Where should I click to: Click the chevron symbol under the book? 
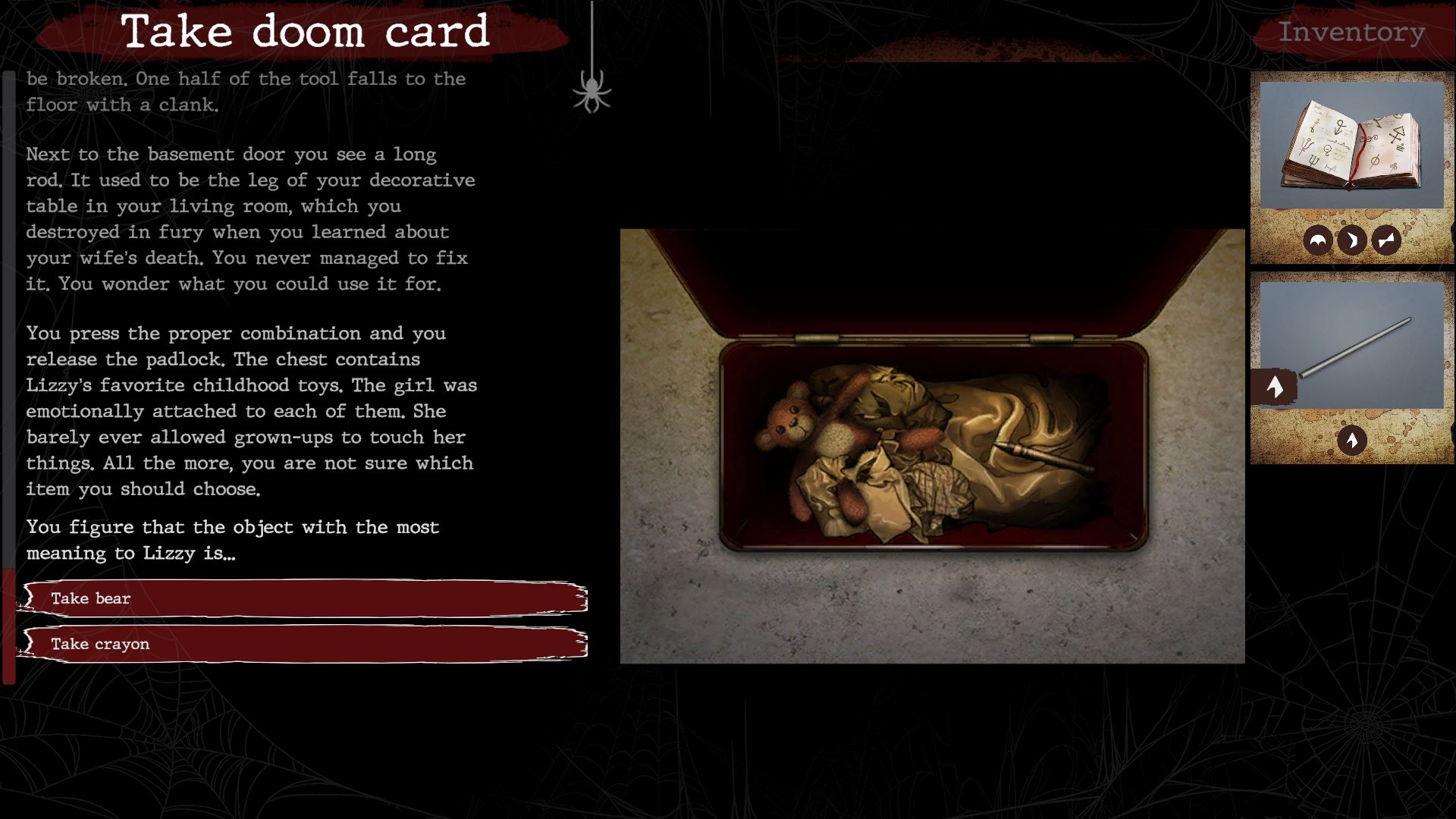(x=1352, y=241)
